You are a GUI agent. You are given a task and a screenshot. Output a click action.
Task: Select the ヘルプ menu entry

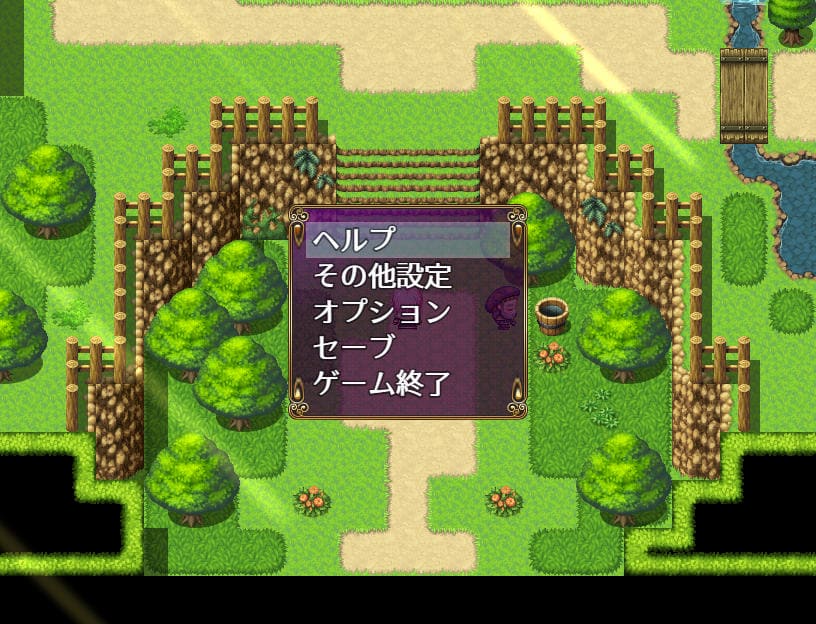click(355, 240)
